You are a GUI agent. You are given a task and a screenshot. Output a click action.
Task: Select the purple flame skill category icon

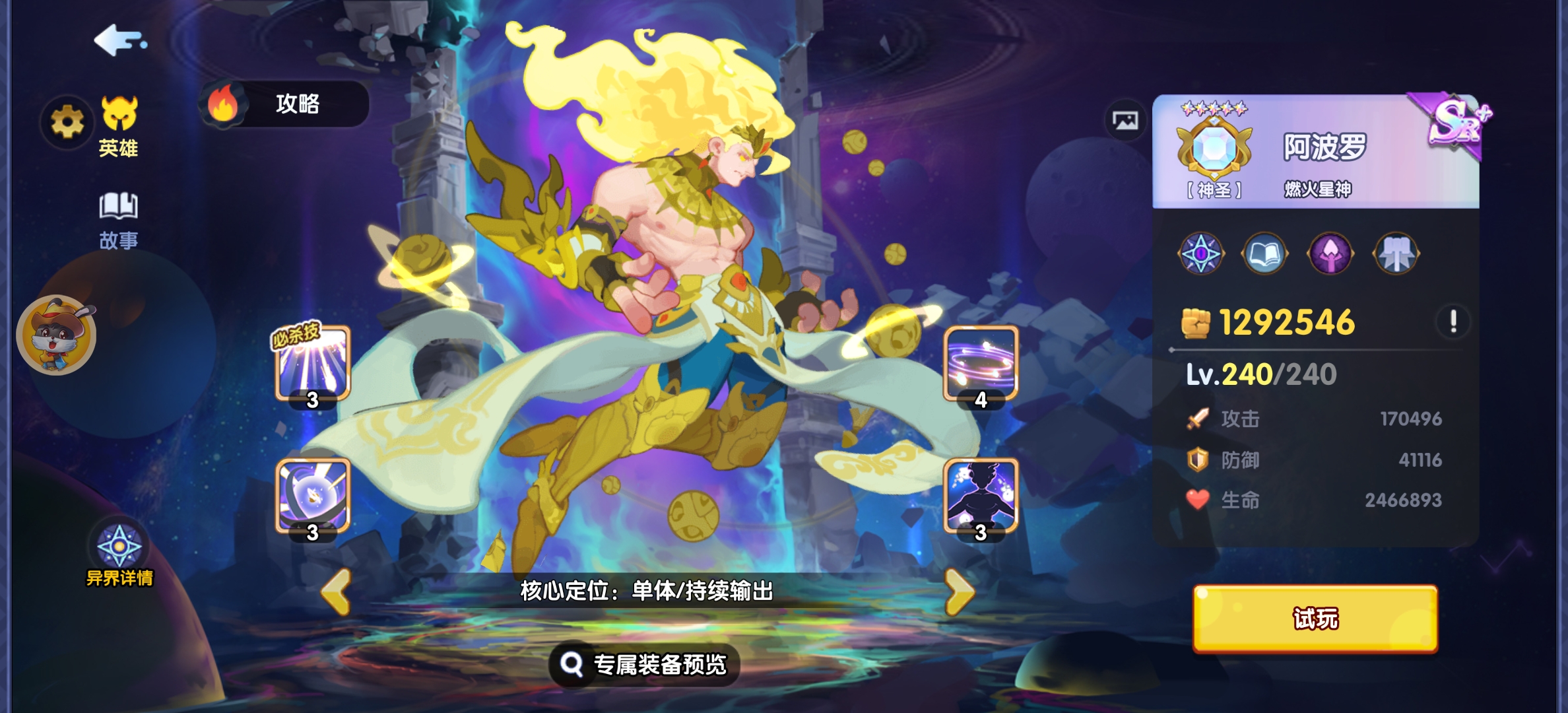coord(1330,253)
